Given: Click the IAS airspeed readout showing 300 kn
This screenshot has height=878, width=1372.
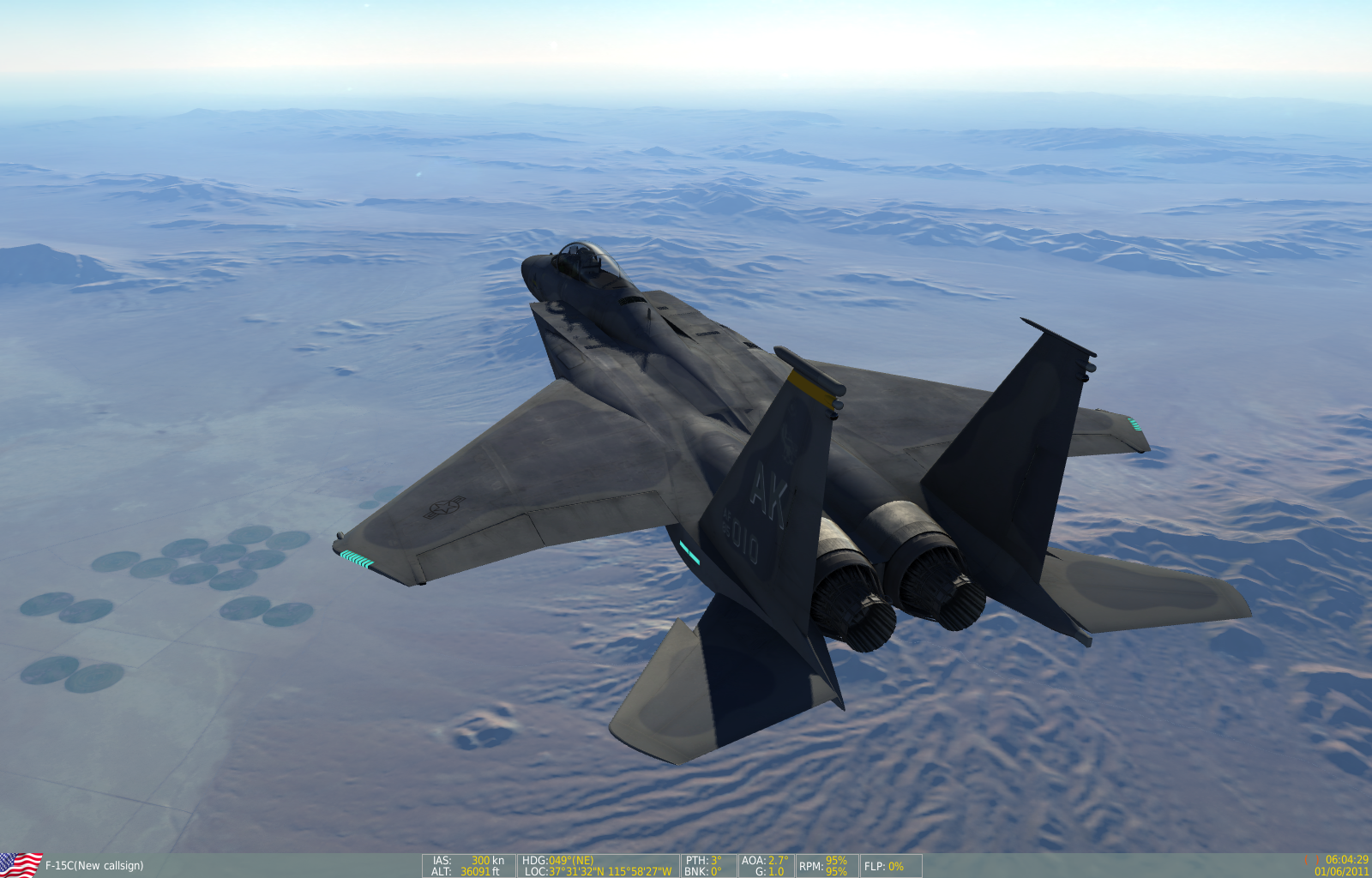Looking at the screenshot, I should [467, 860].
